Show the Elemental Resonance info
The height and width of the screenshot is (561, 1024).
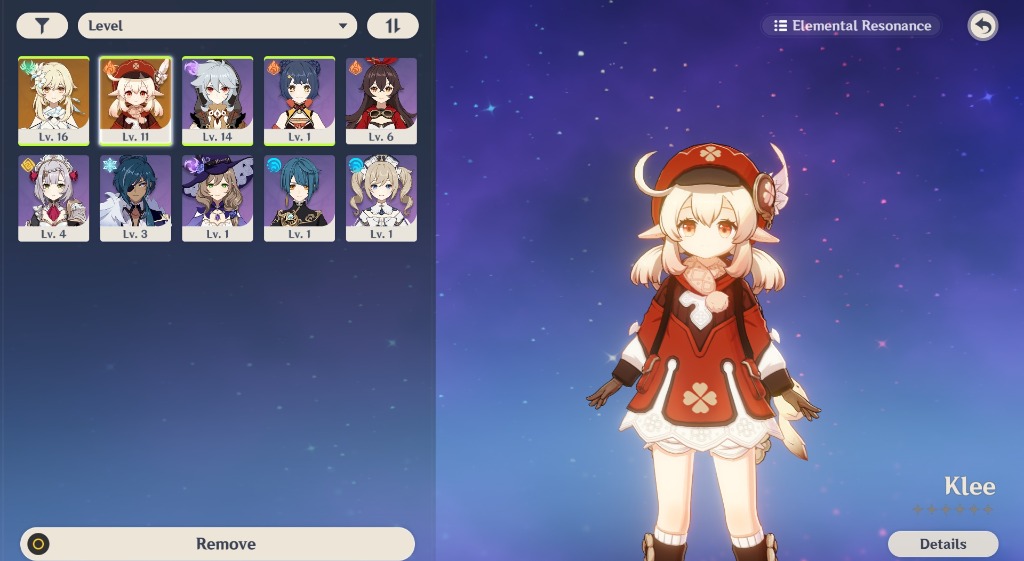click(x=851, y=26)
